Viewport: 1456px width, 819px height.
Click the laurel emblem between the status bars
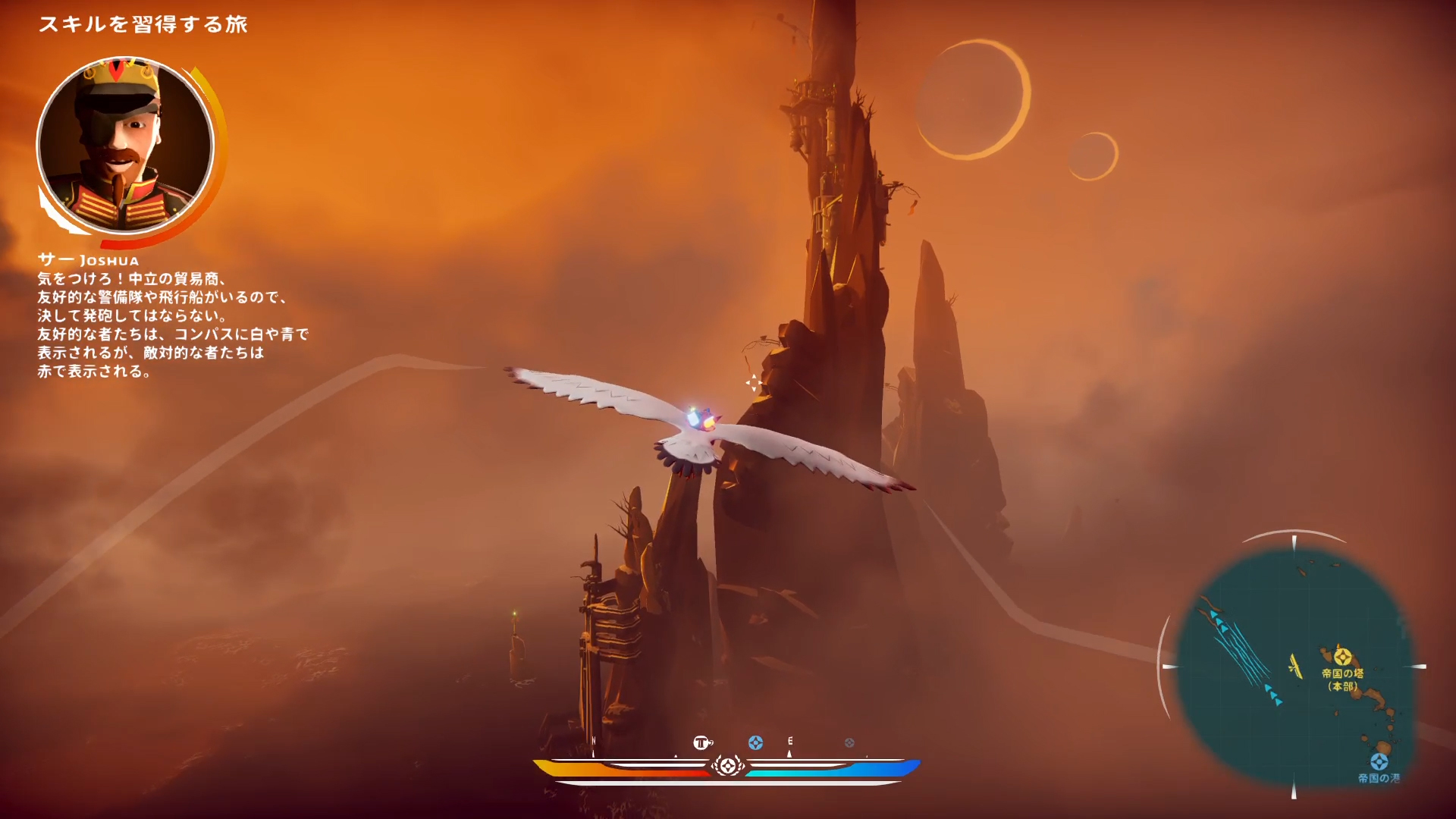(x=727, y=765)
